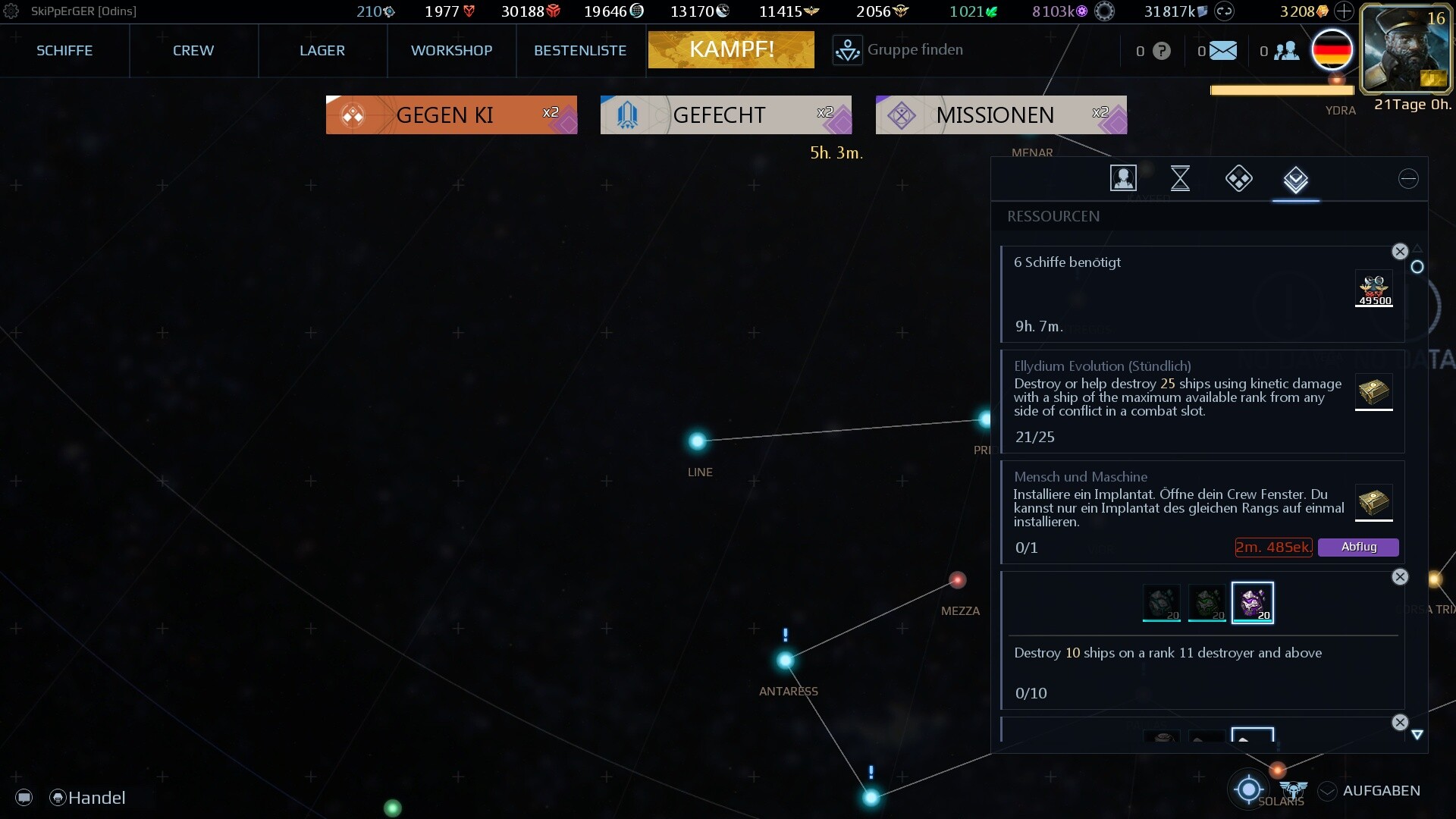
Task: Open the mail envelope icon
Action: pyautogui.click(x=1222, y=51)
